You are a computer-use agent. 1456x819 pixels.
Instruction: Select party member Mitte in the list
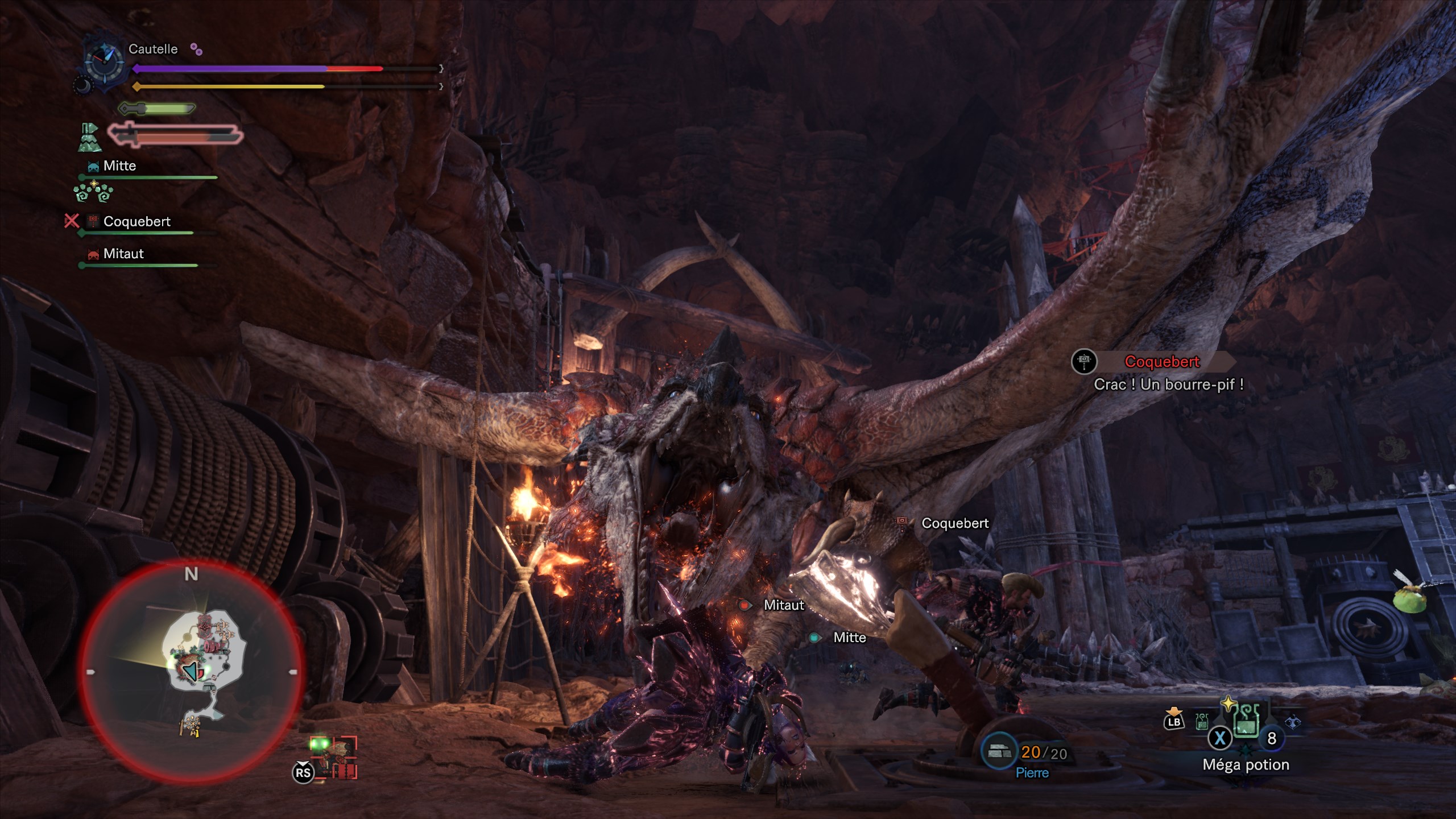point(119,166)
